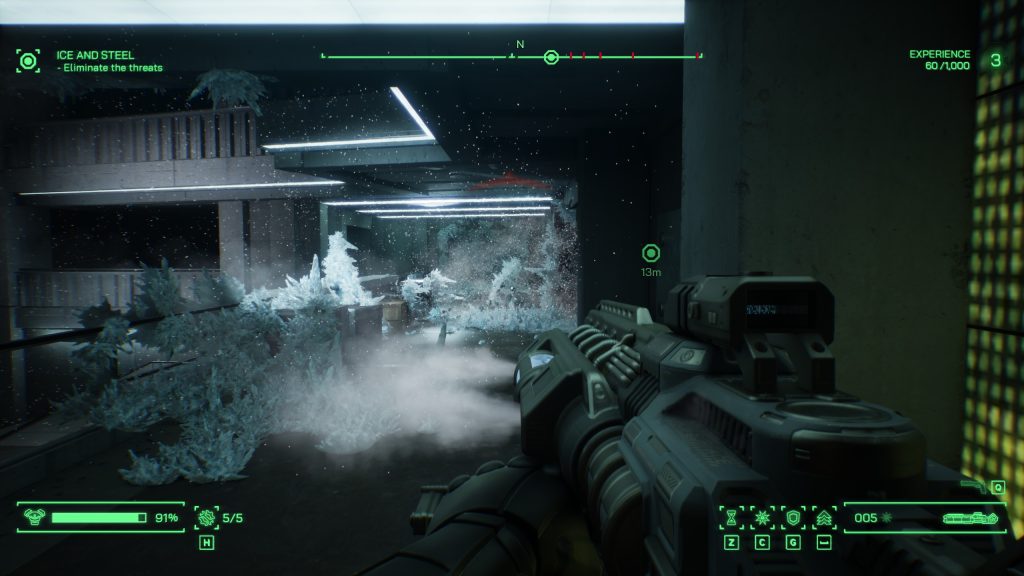The width and height of the screenshot is (1024, 576).
Task: Select the 13m objective waypoint marker
Action: (651, 252)
